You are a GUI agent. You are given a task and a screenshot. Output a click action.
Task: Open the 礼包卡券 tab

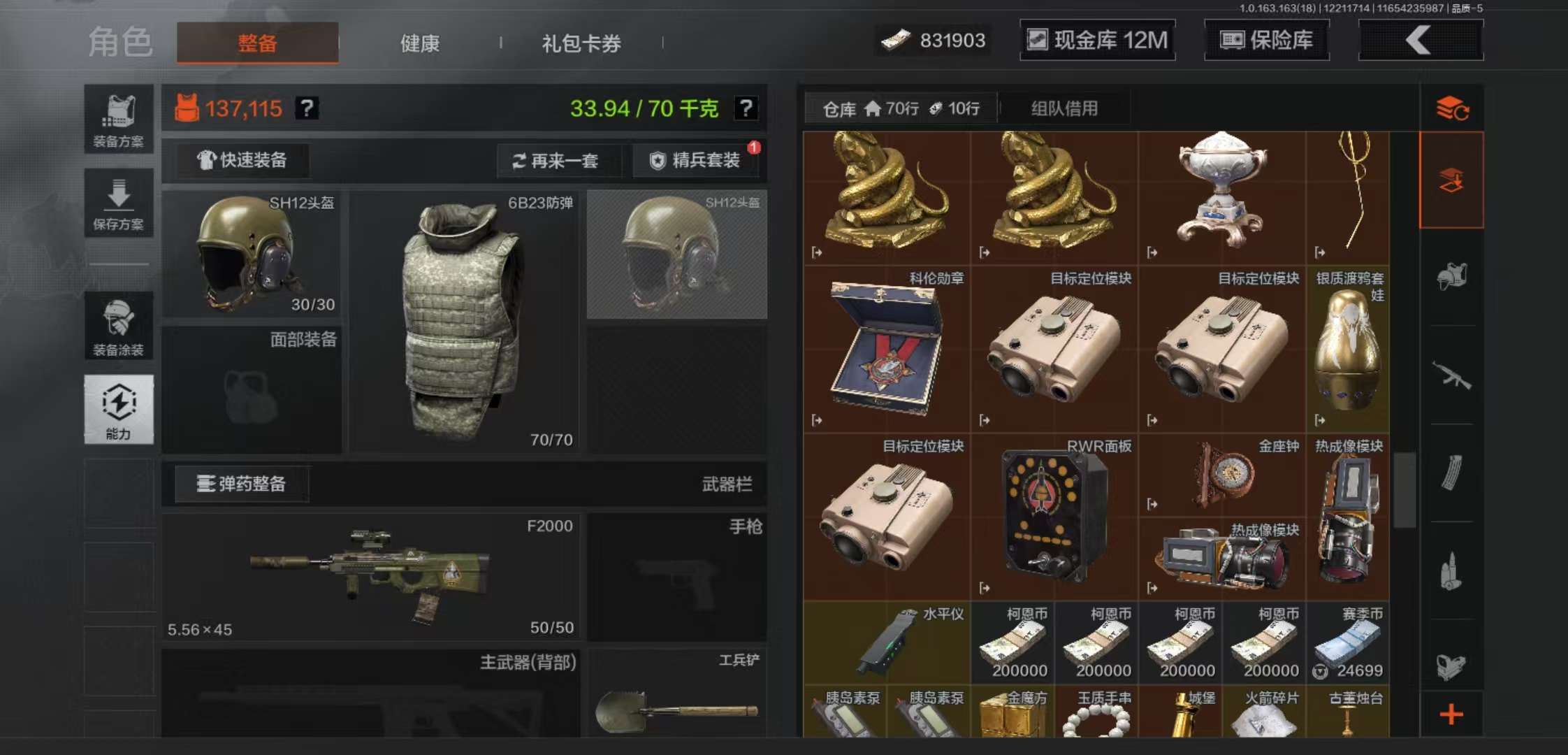[x=580, y=43]
